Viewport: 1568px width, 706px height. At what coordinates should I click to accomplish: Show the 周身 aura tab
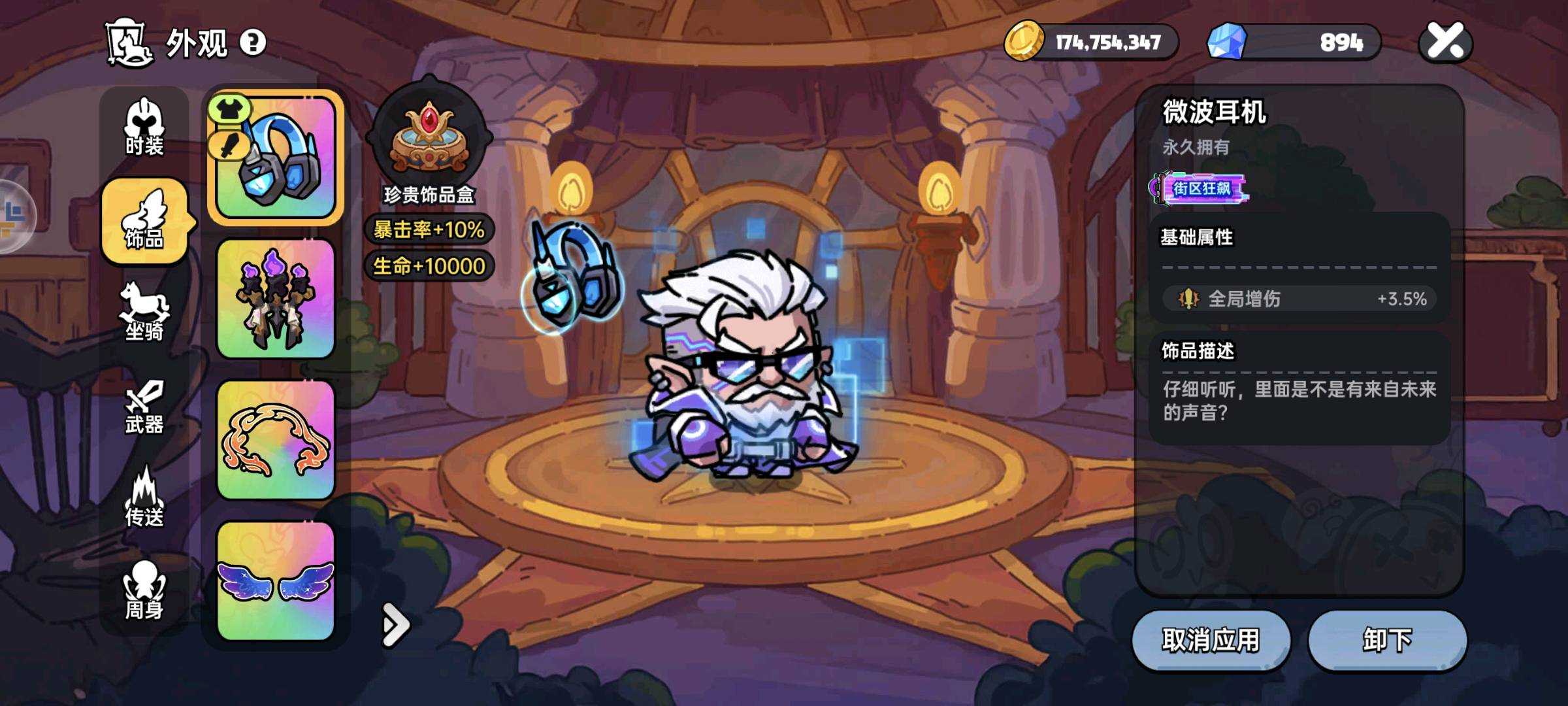point(144,591)
